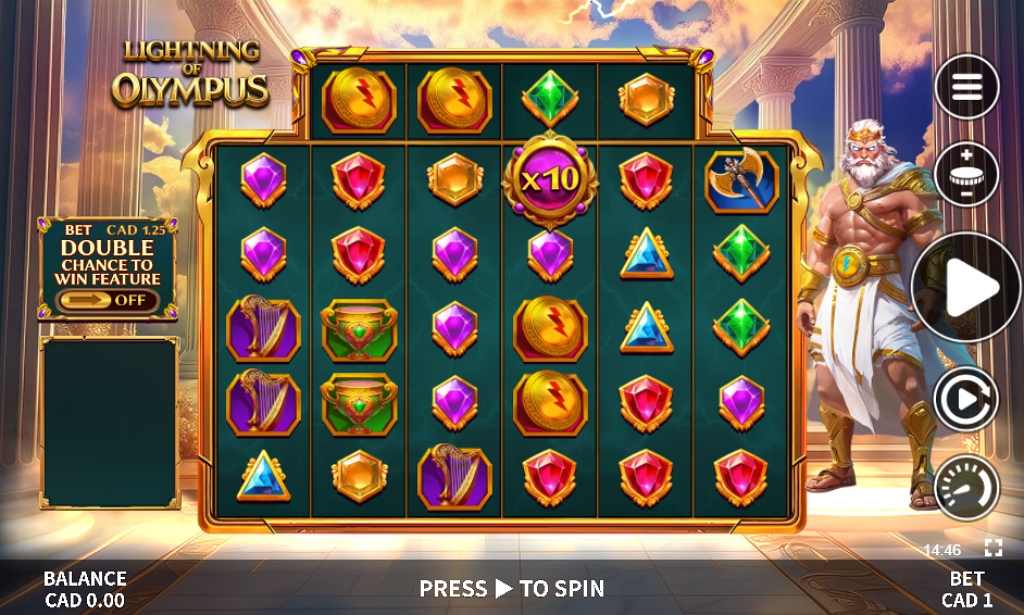Activate the turbo speed gauge button

click(966, 487)
